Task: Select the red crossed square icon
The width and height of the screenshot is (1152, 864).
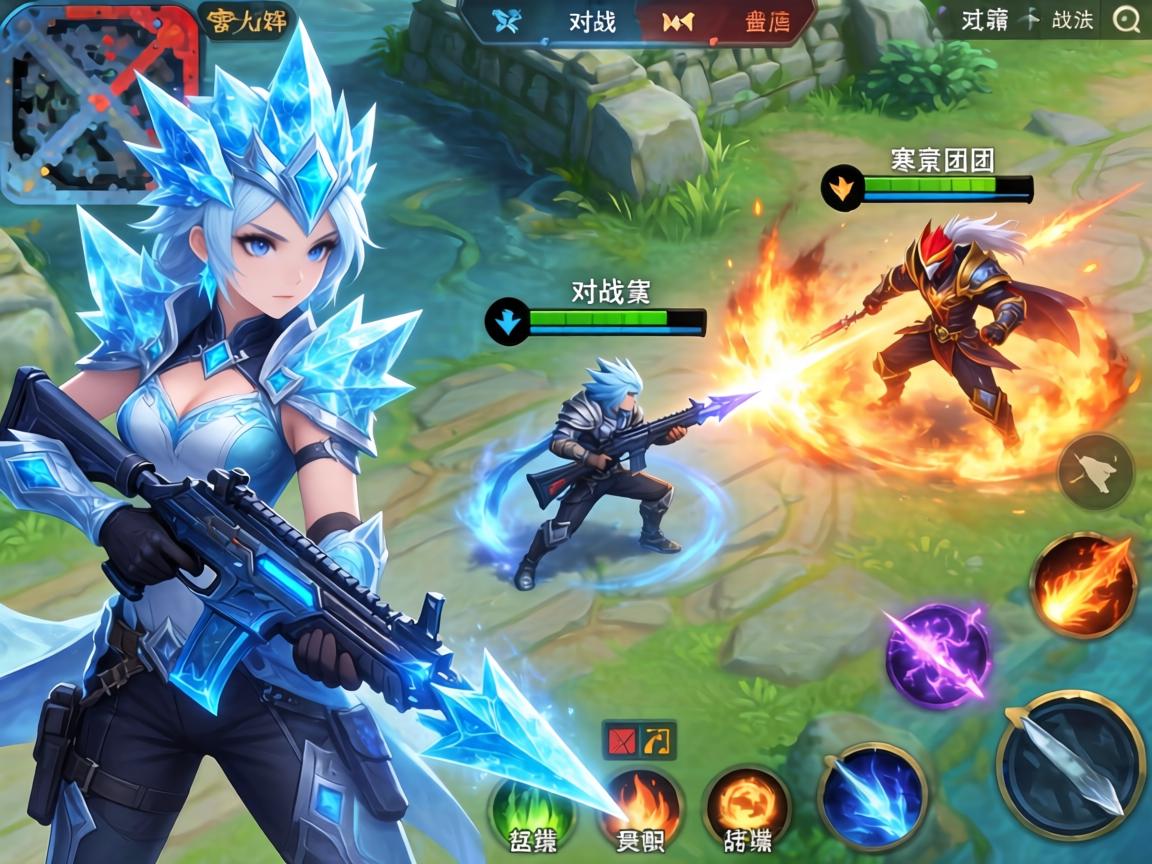Action: (622, 740)
